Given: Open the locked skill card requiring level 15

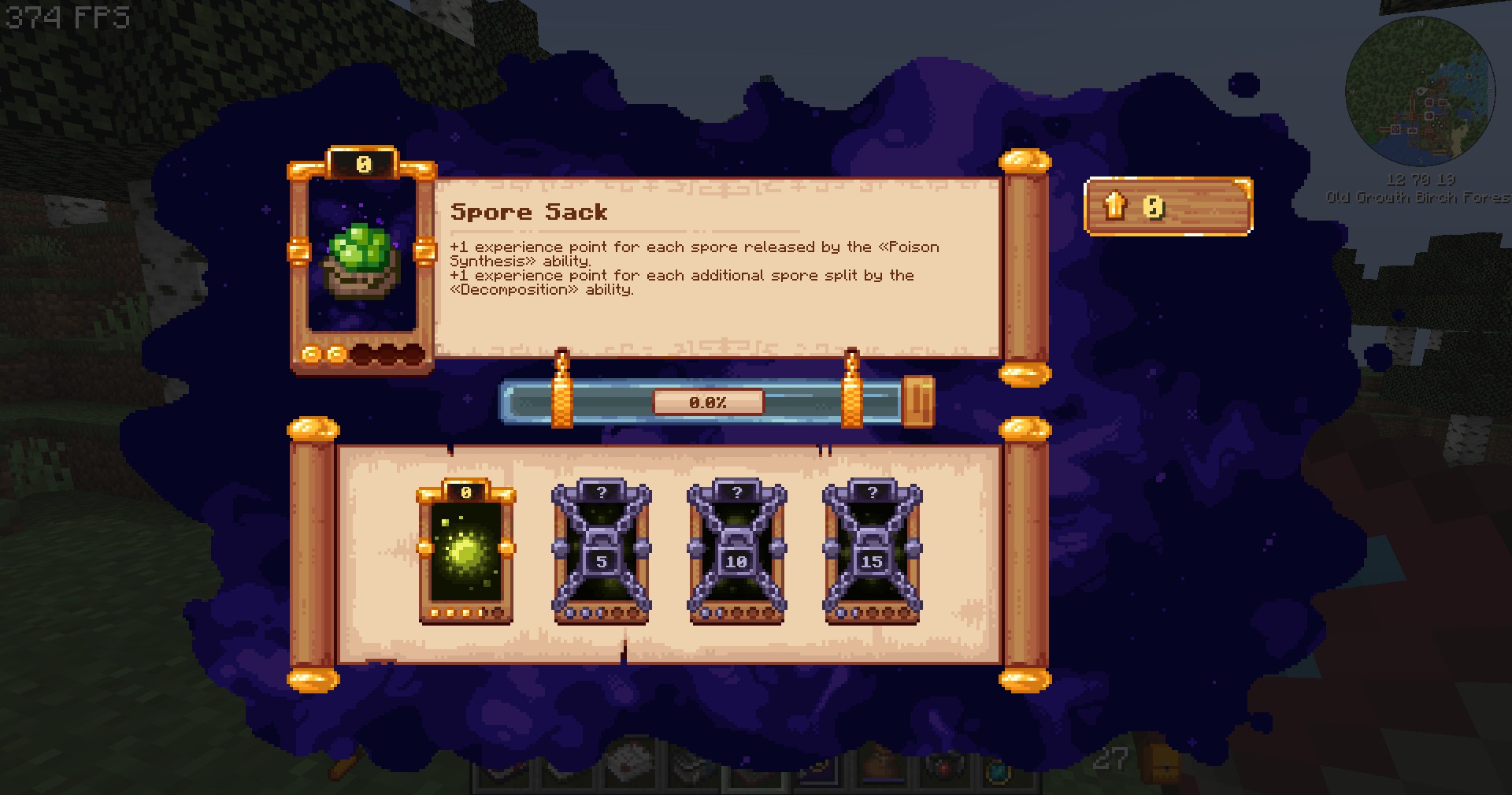Looking at the screenshot, I should pos(872,551).
